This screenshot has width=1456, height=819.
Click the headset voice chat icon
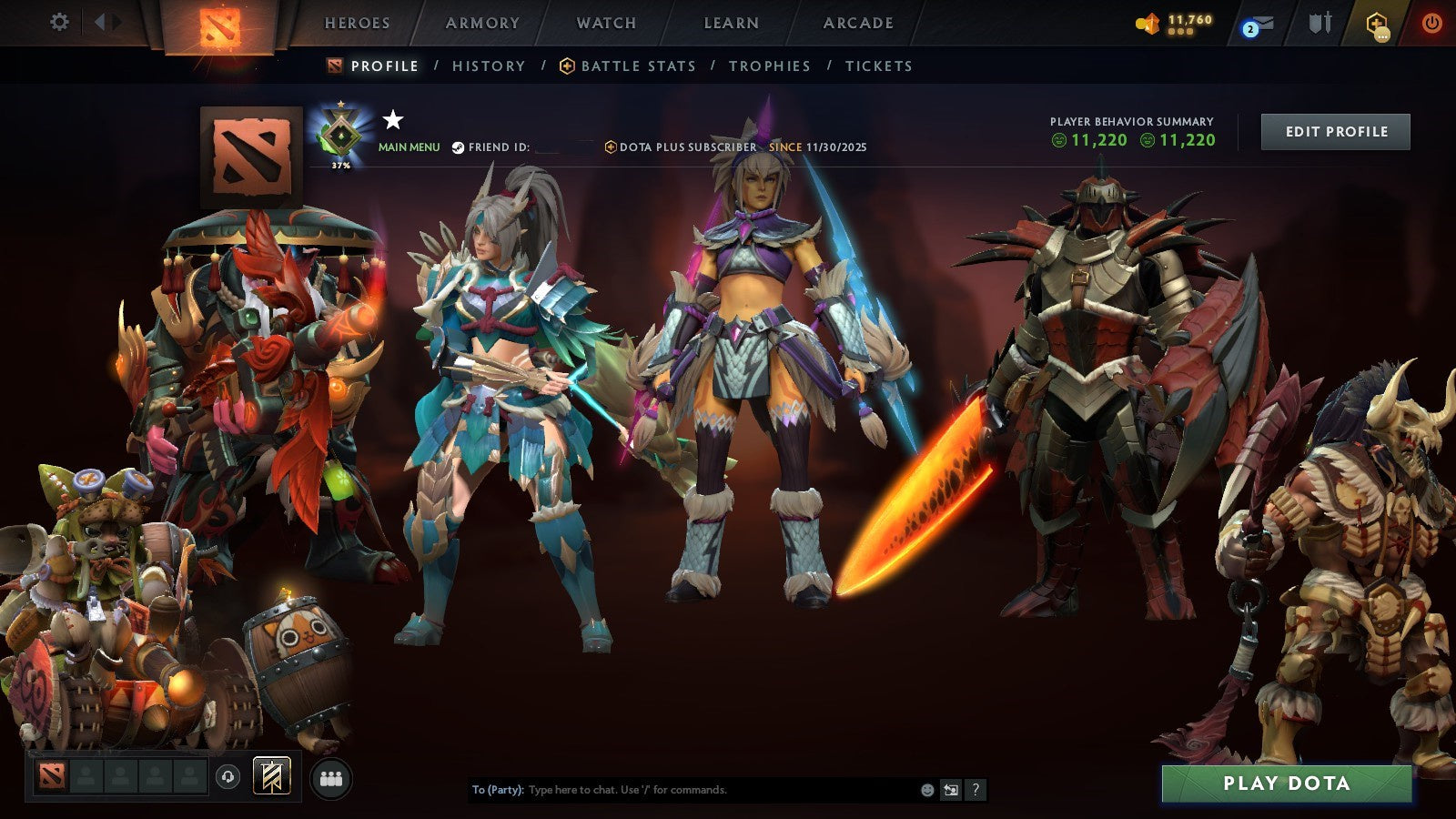coord(226,776)
